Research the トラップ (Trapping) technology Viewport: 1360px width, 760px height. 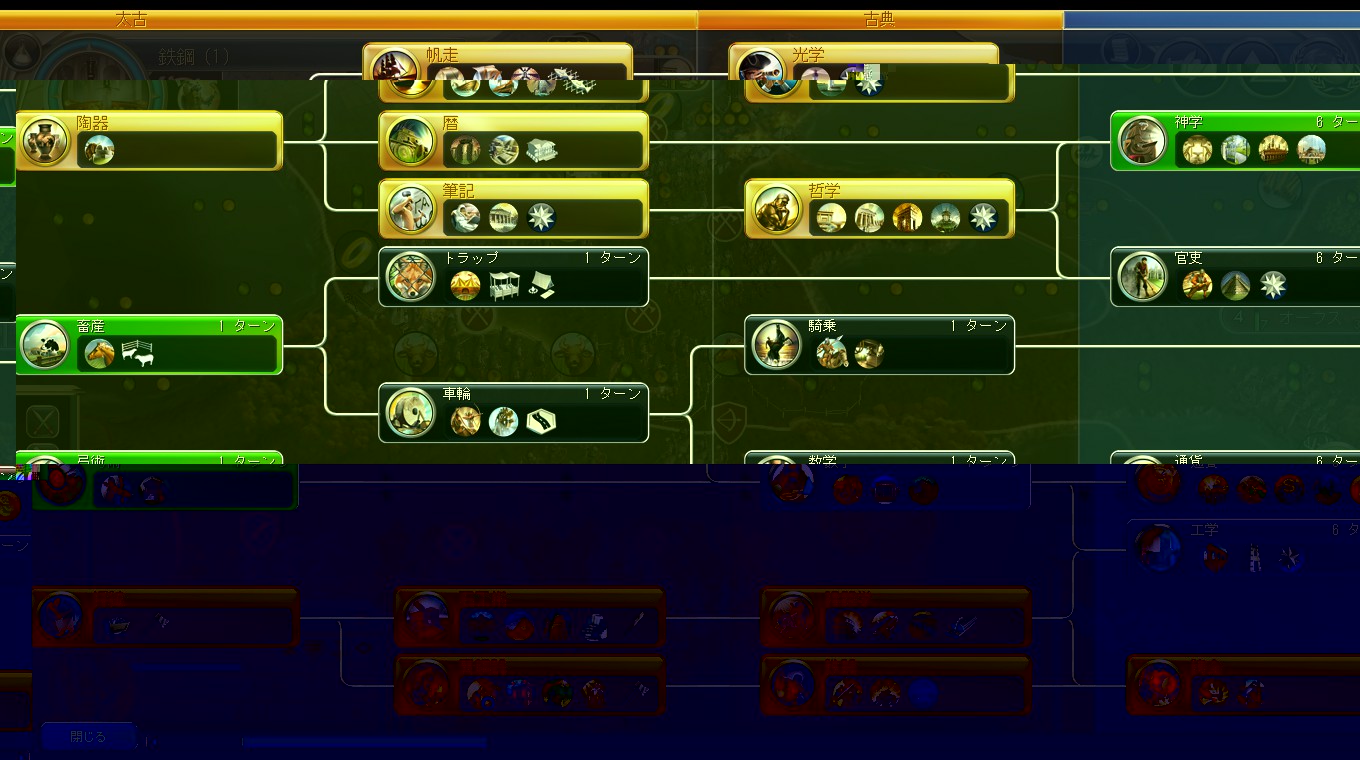click(514, 276)
